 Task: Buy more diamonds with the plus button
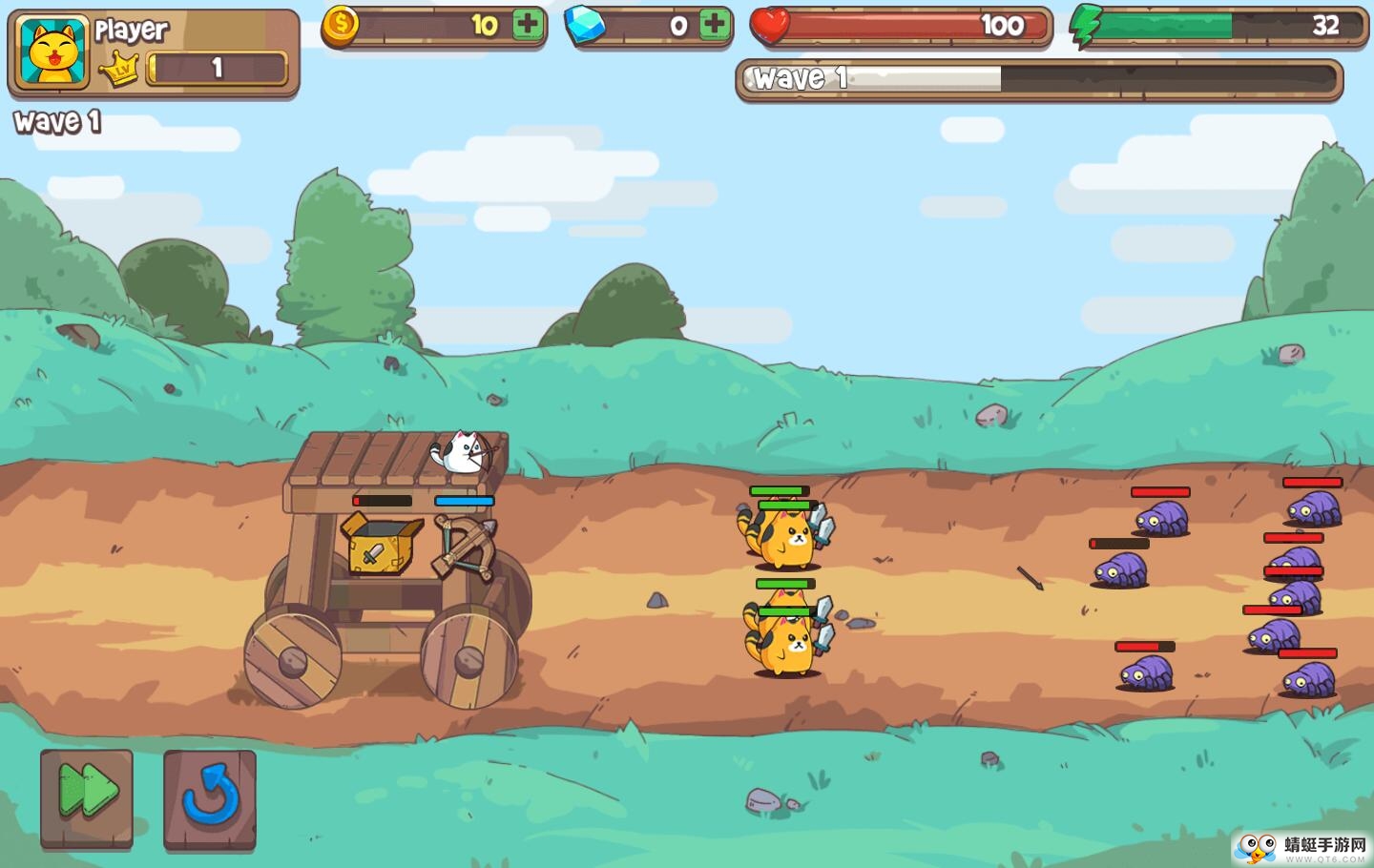point(714,25)
